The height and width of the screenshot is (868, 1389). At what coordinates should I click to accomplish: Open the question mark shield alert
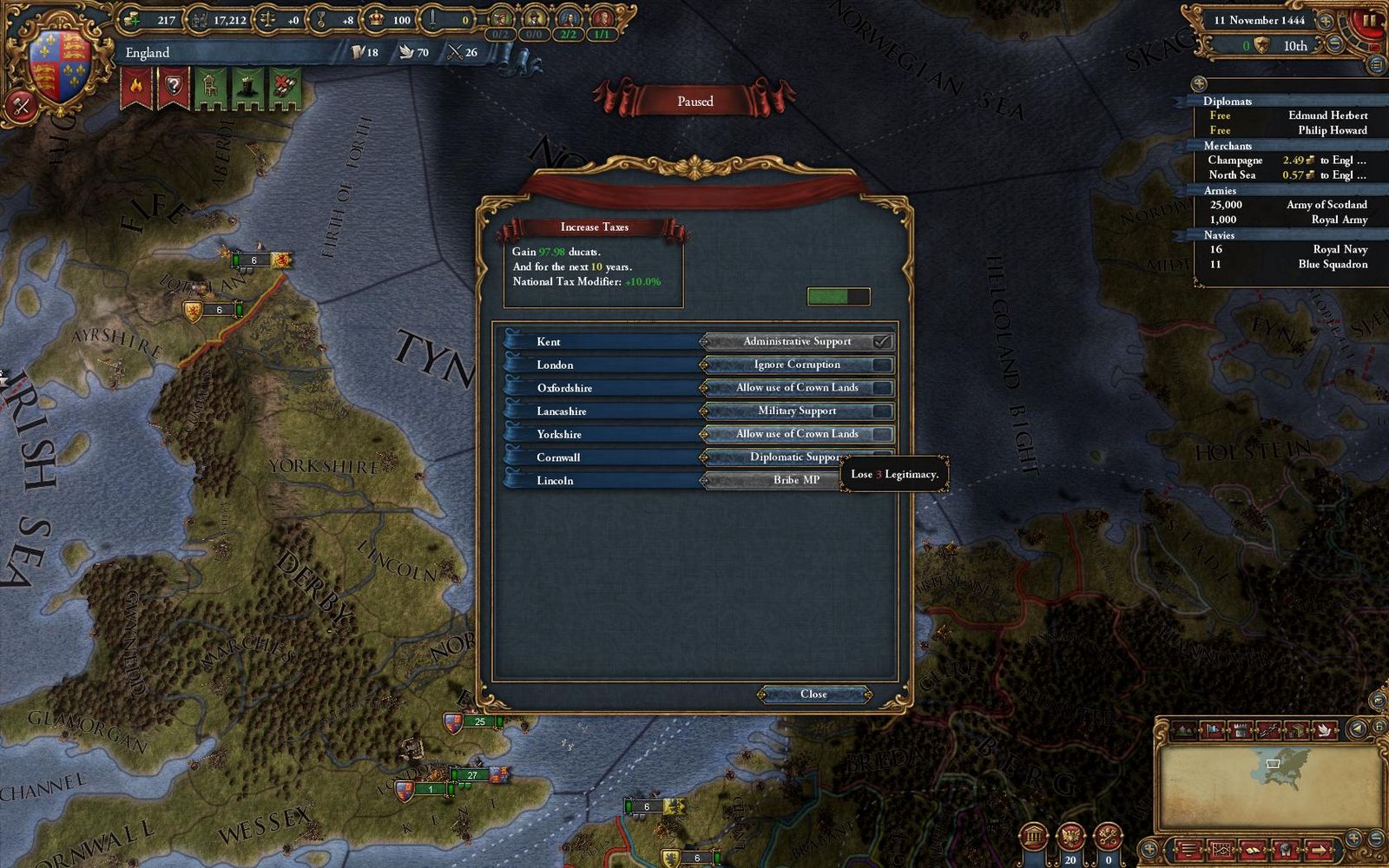pos(173,88)
